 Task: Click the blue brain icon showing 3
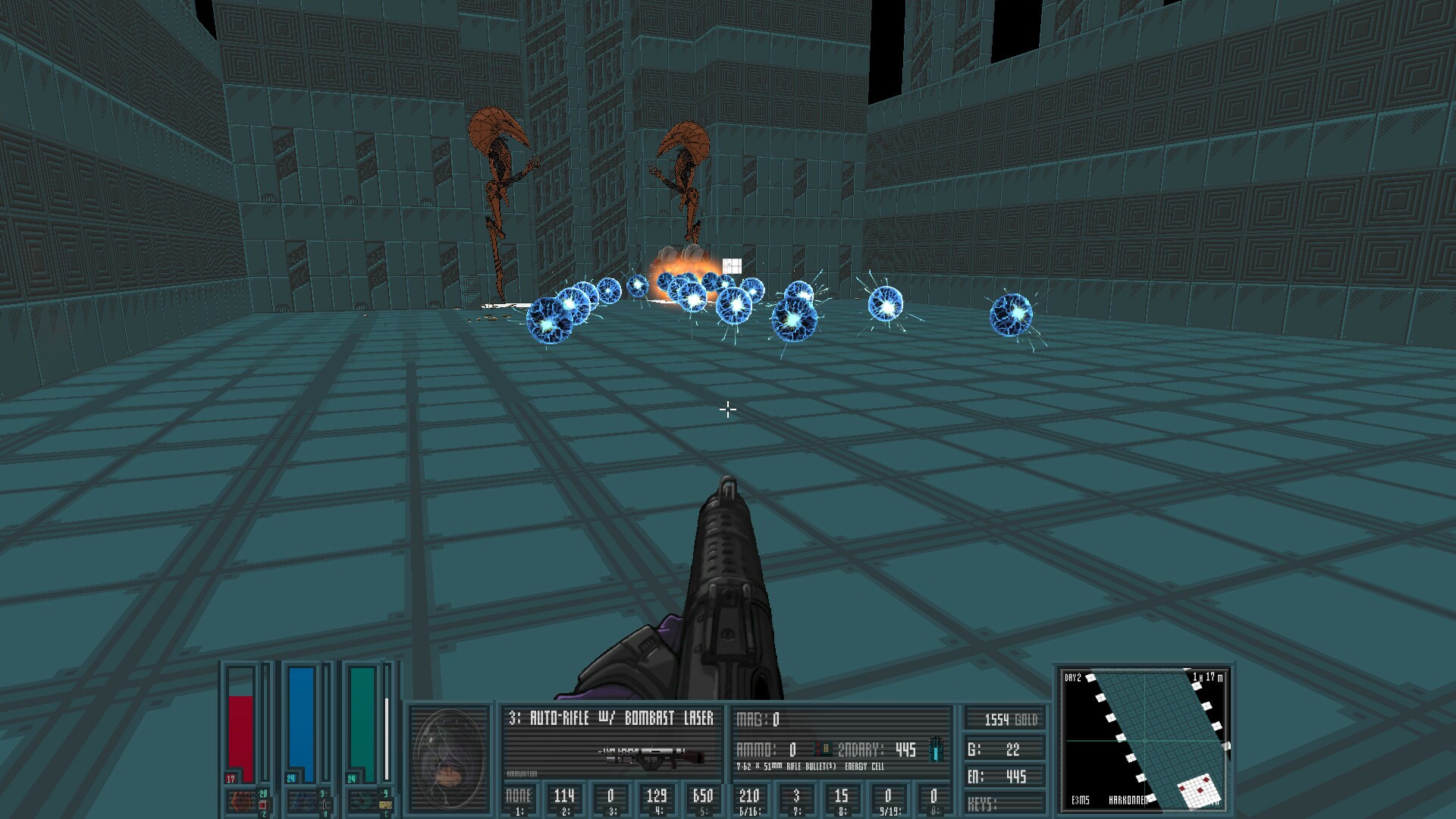pos(303,802)
